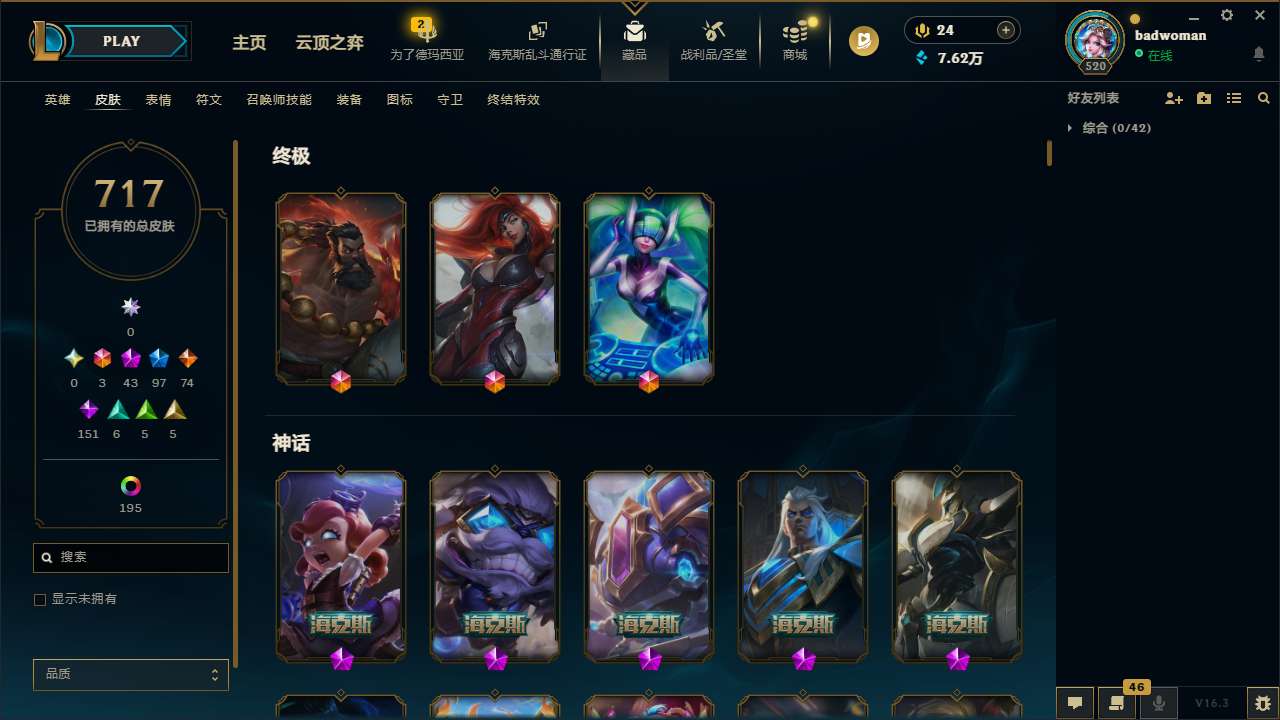This screenshot has width=1280, height=720.
Task: Click the chat bubble icon at bottom right
Action: 1075,703
